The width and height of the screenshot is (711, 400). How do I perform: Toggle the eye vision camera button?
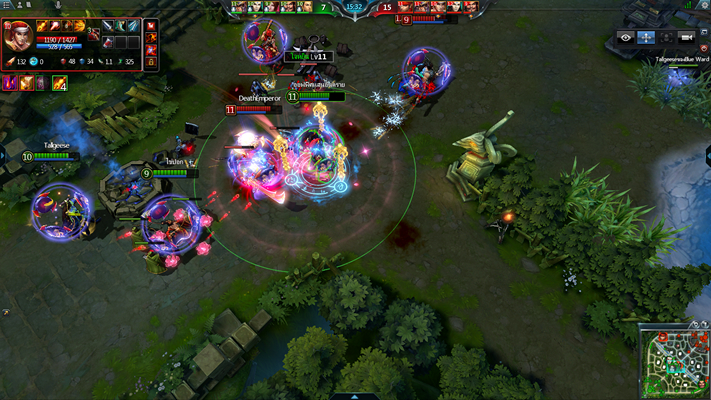coord(626,37)
